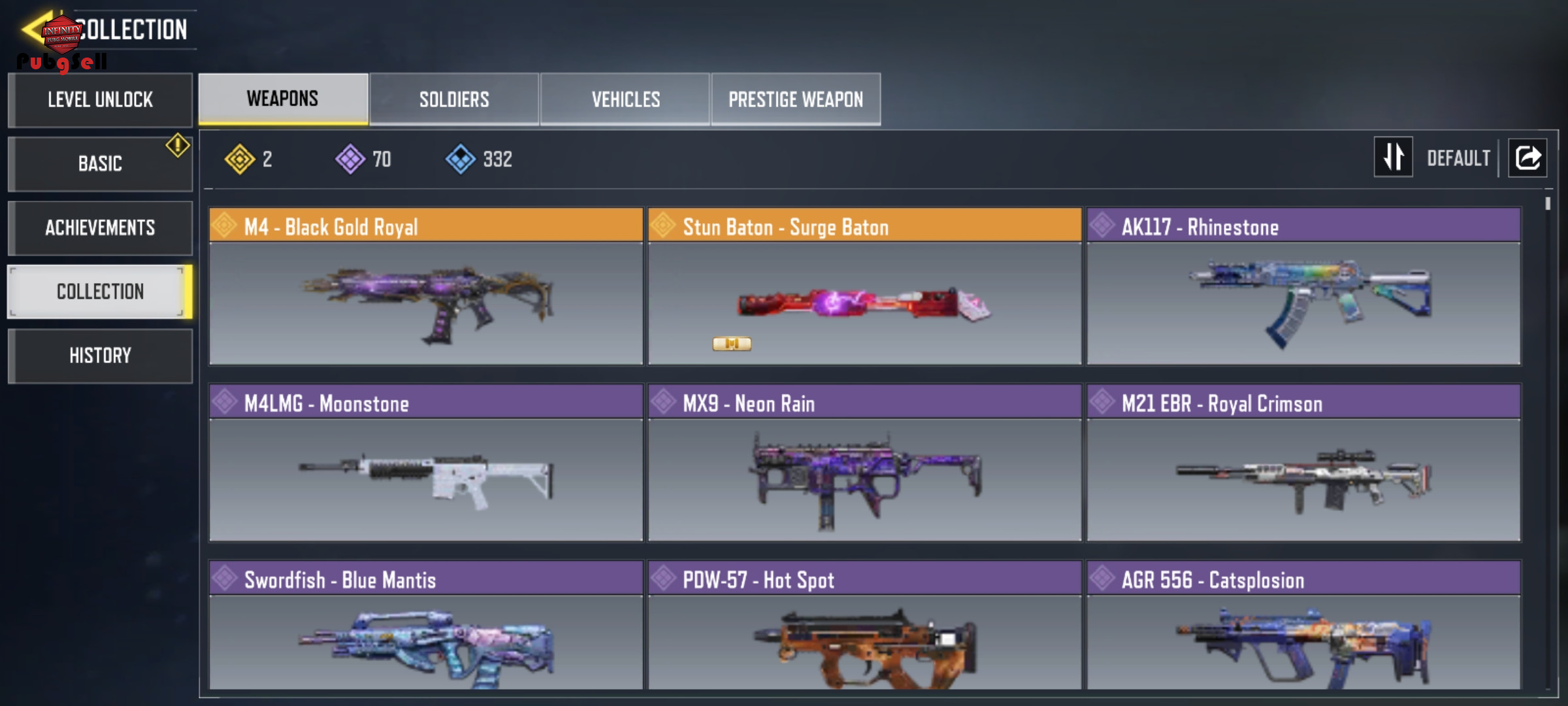Choose the Stun Baton - Surge Baton card

pyautogui.click(x=864, y=286)
